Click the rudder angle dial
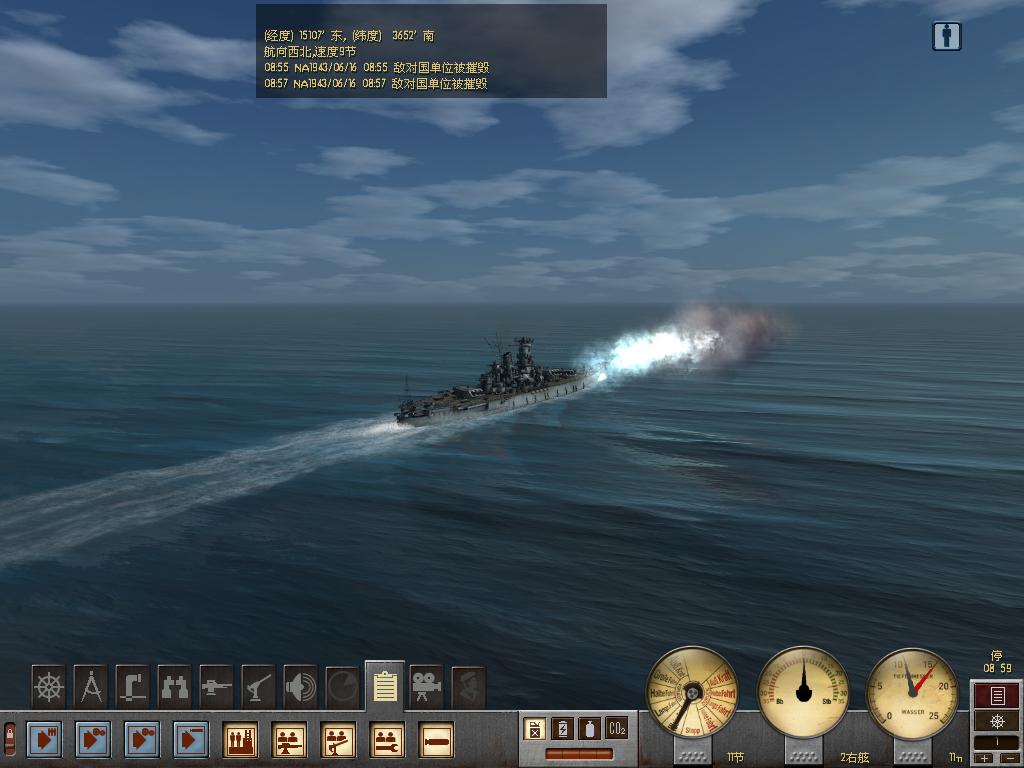1024x768 pixels. click(802, 692)
